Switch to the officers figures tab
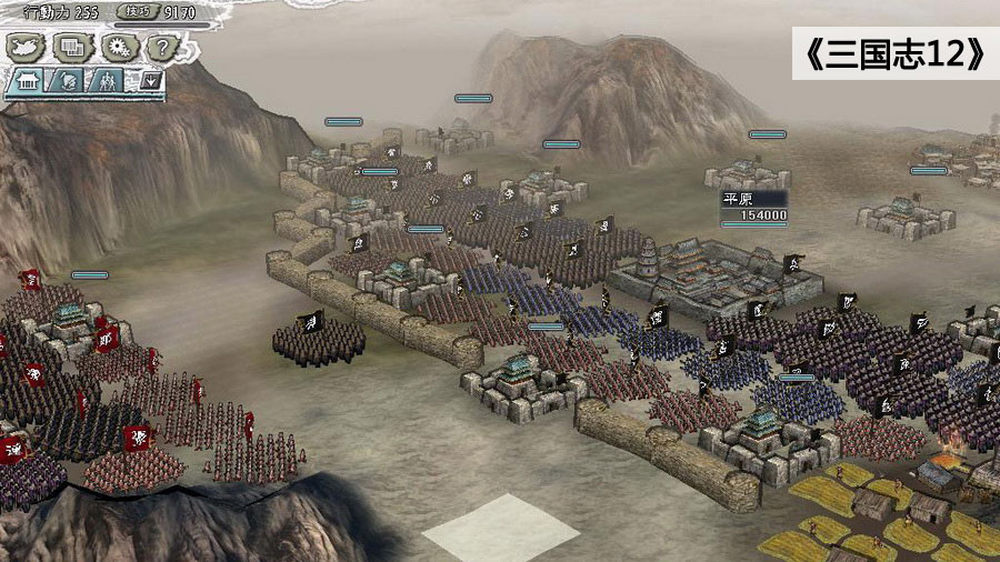This screenshot has height=562, width=1000. click(107, 81)
